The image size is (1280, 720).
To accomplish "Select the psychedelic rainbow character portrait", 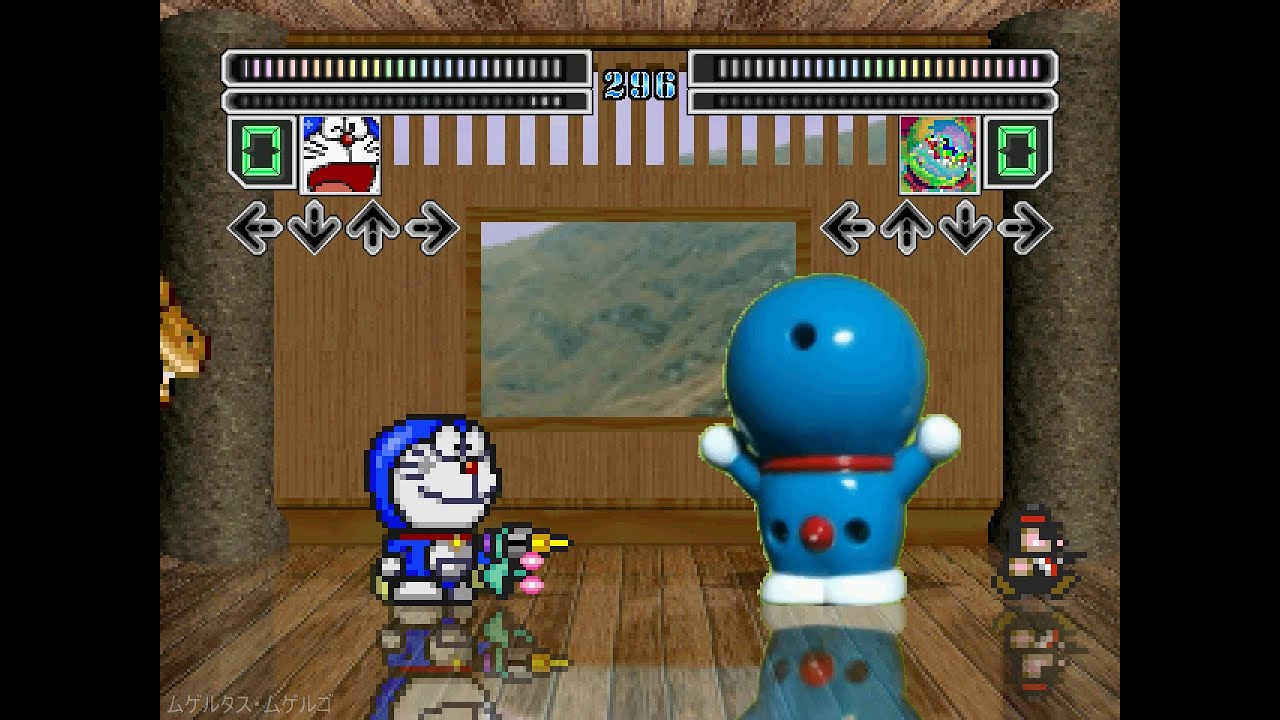I will click(938, 154).
